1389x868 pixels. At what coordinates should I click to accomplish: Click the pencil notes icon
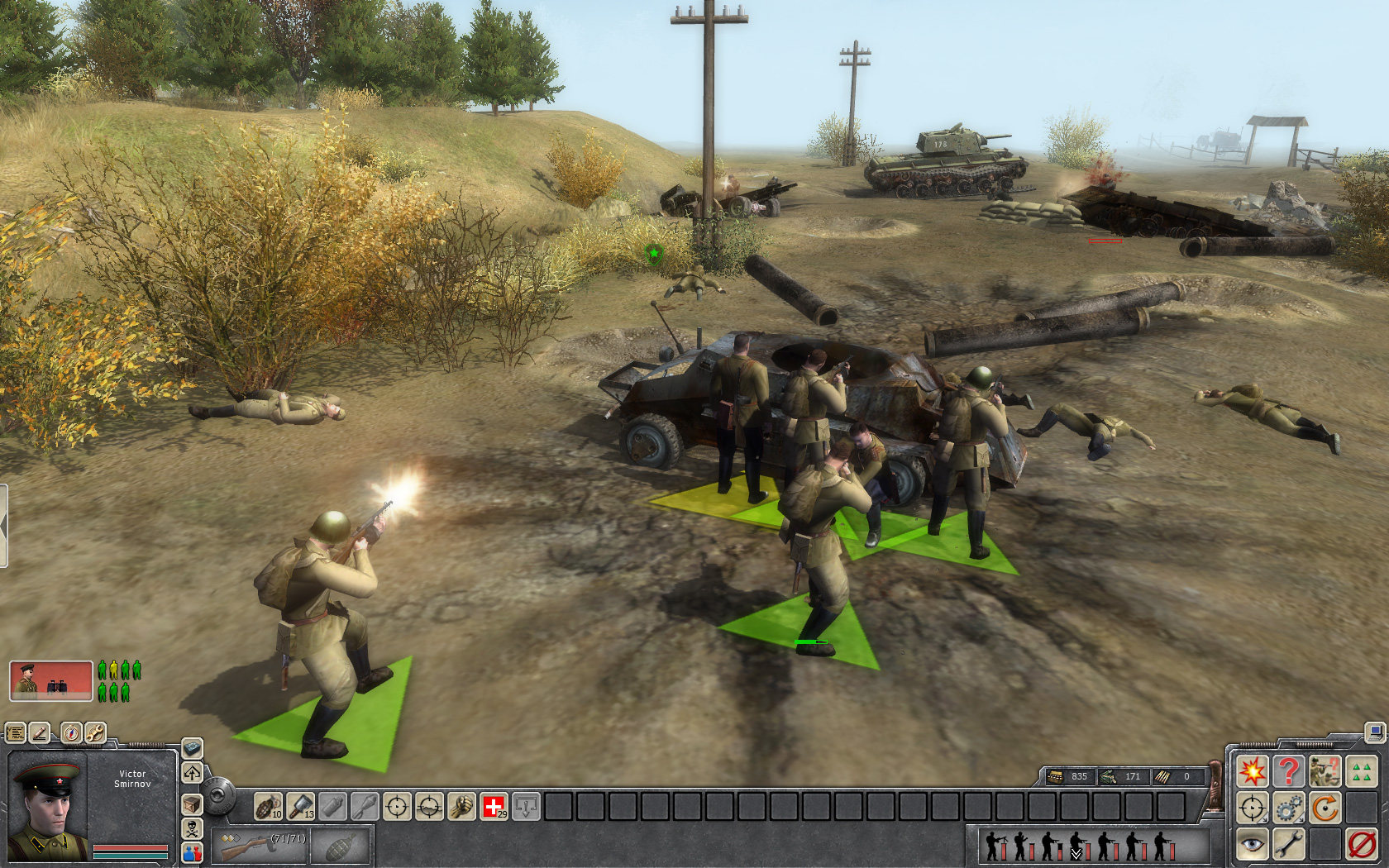point(40,732)
